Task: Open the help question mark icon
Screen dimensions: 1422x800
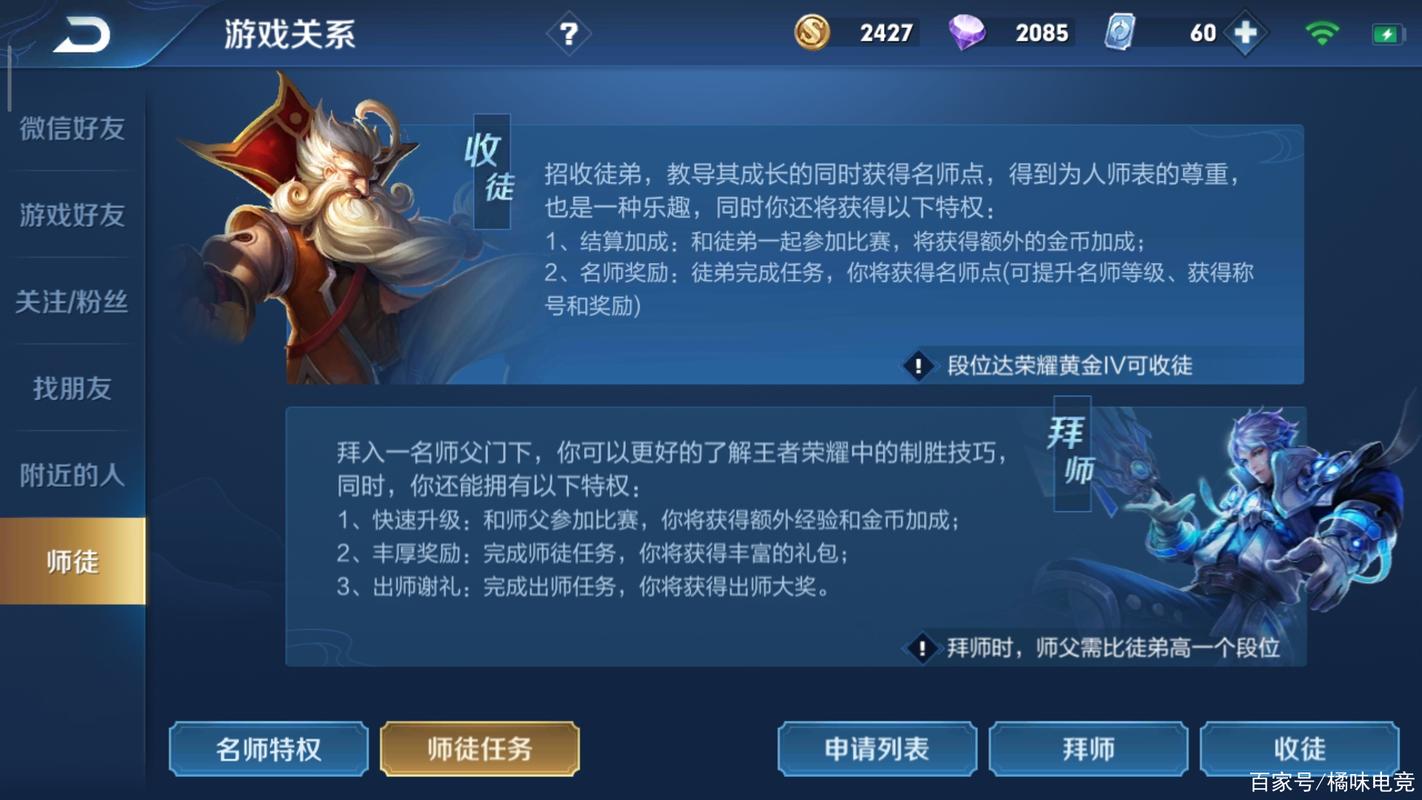Action: pyautogui.click(x=569, y=32)
